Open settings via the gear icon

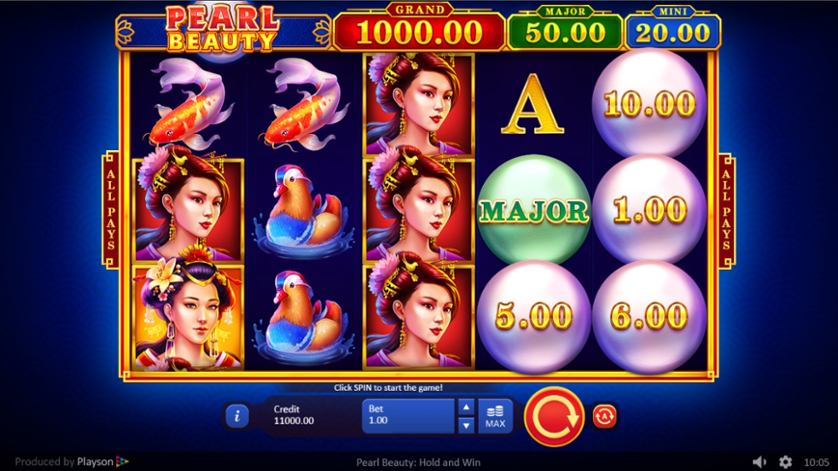click(x=785, y=462)
